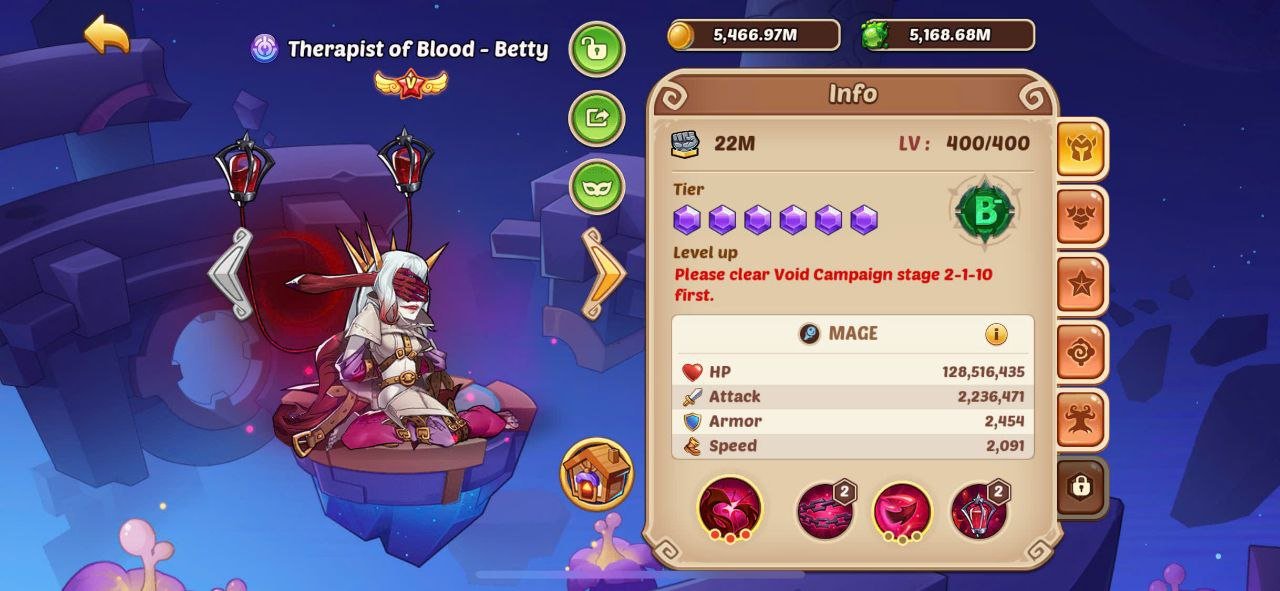Inspect the green B- rating badge
This screenshot has width=1280, height=591.
click(985, 211)
